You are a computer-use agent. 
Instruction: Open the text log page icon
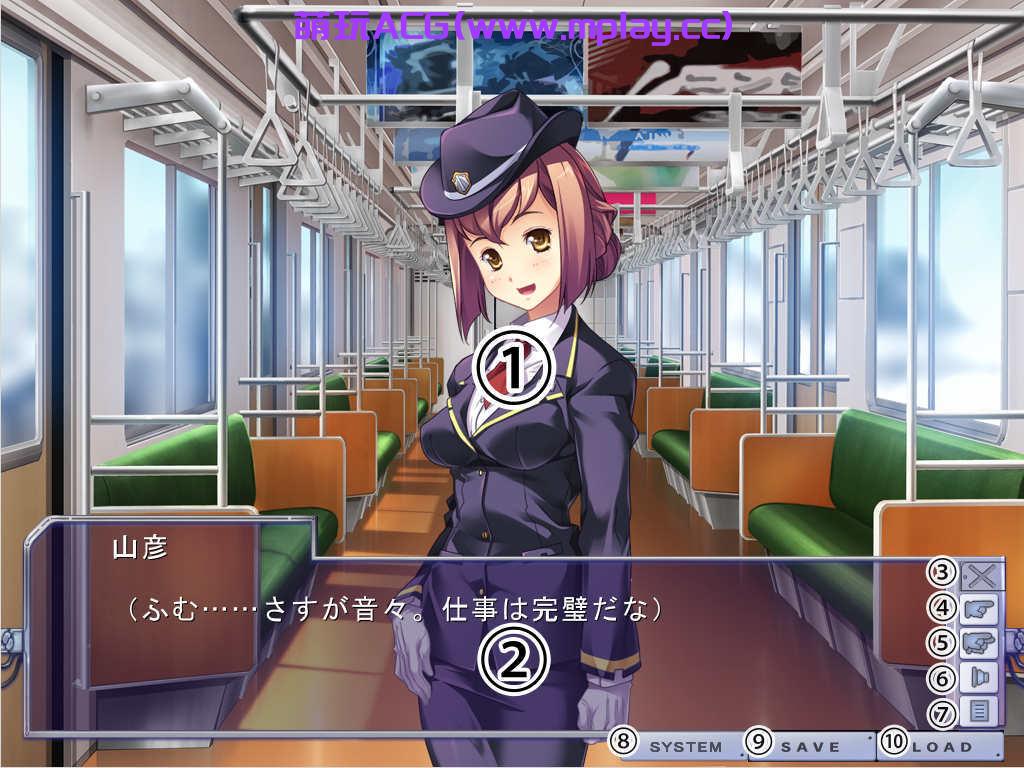[x=979, y=712]
